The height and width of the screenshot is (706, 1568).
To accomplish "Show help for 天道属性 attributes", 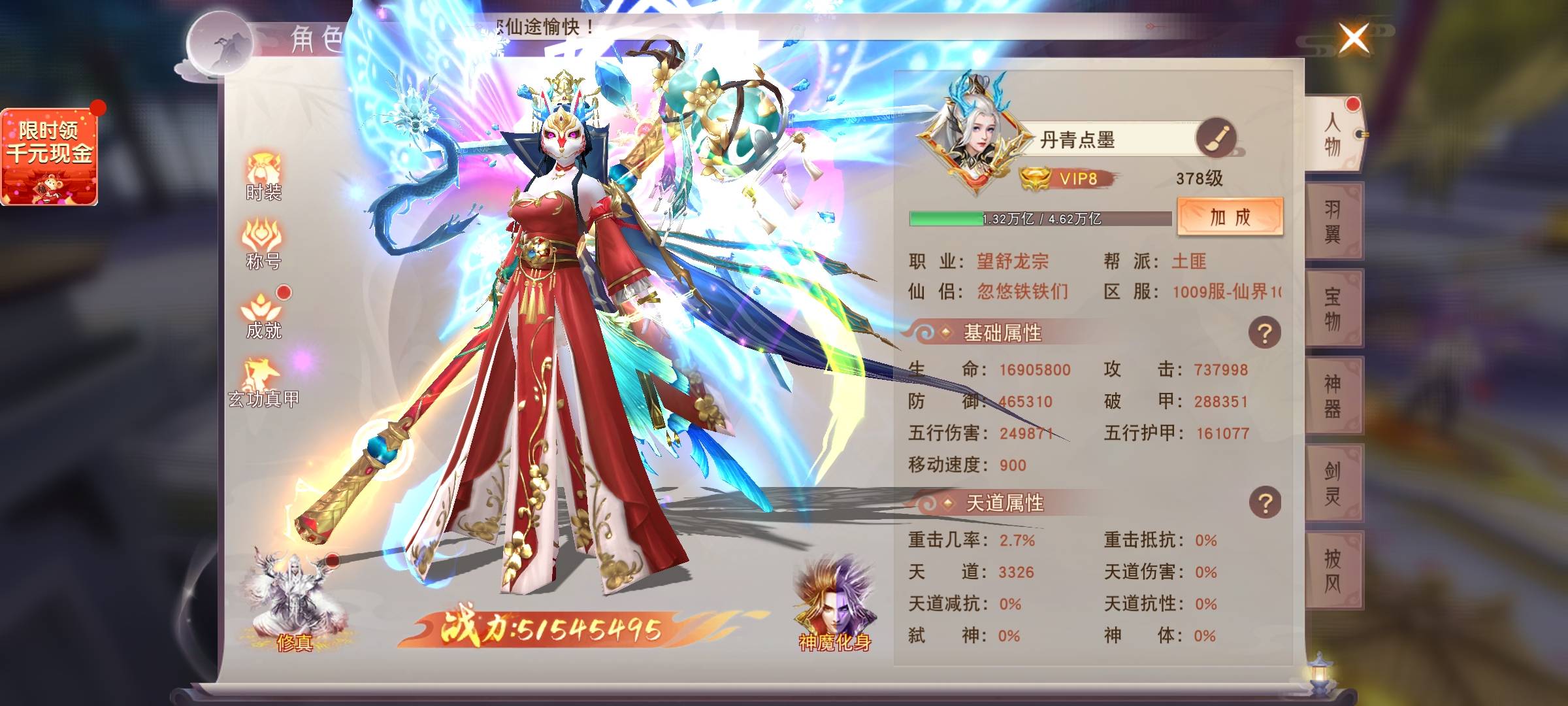I will click(x=1264, y=503).
